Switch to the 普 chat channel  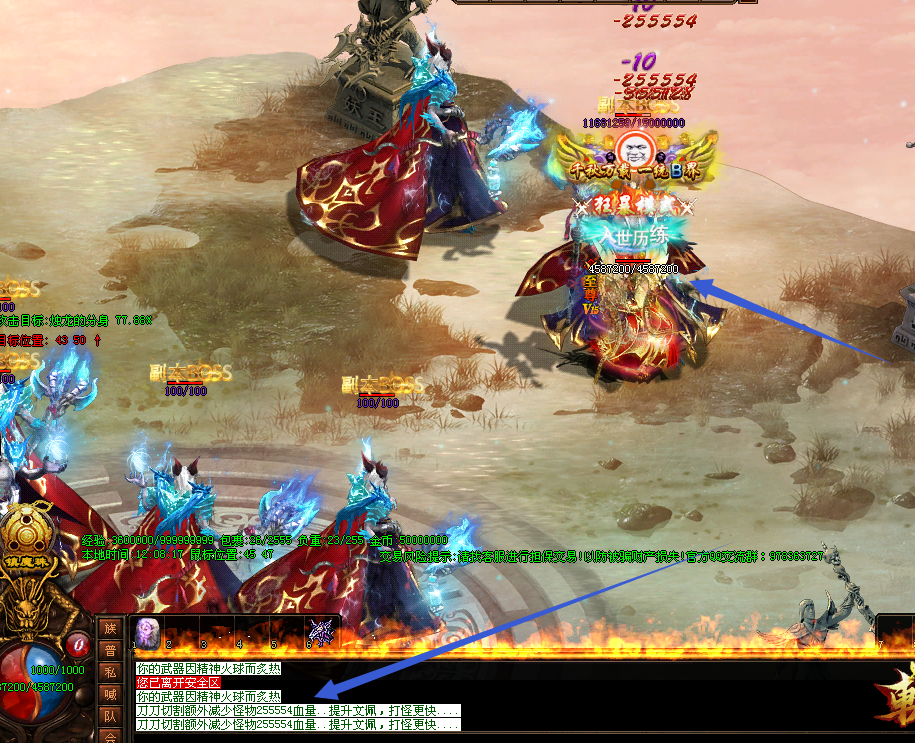(110, 650)
